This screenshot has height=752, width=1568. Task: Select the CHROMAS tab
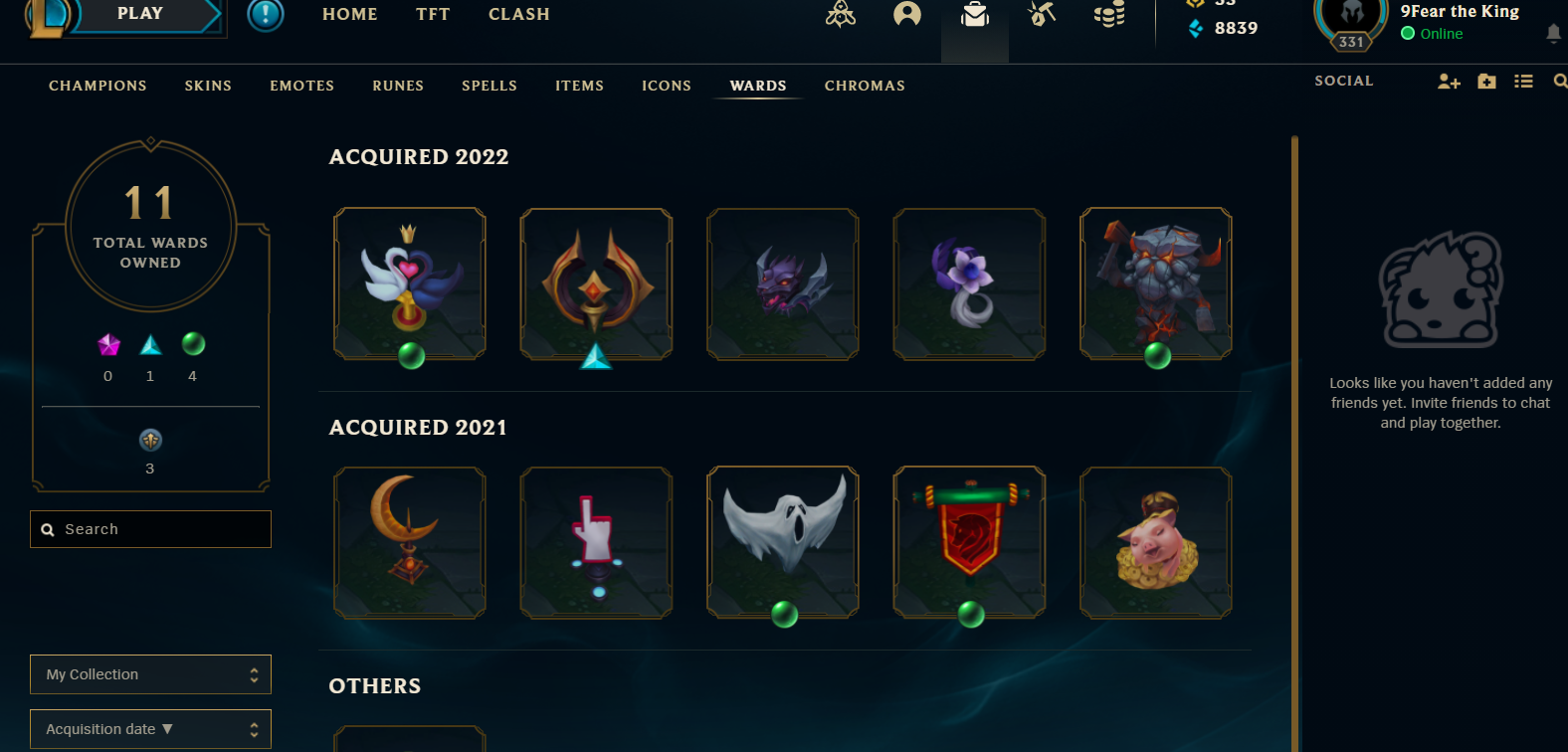coord(865,86)
